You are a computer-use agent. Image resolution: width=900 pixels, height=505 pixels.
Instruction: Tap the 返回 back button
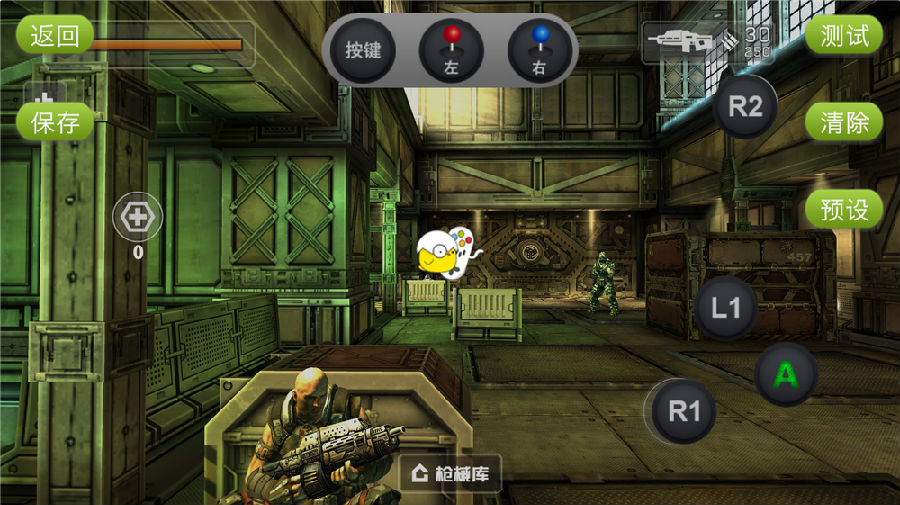(x=54, y=36)
